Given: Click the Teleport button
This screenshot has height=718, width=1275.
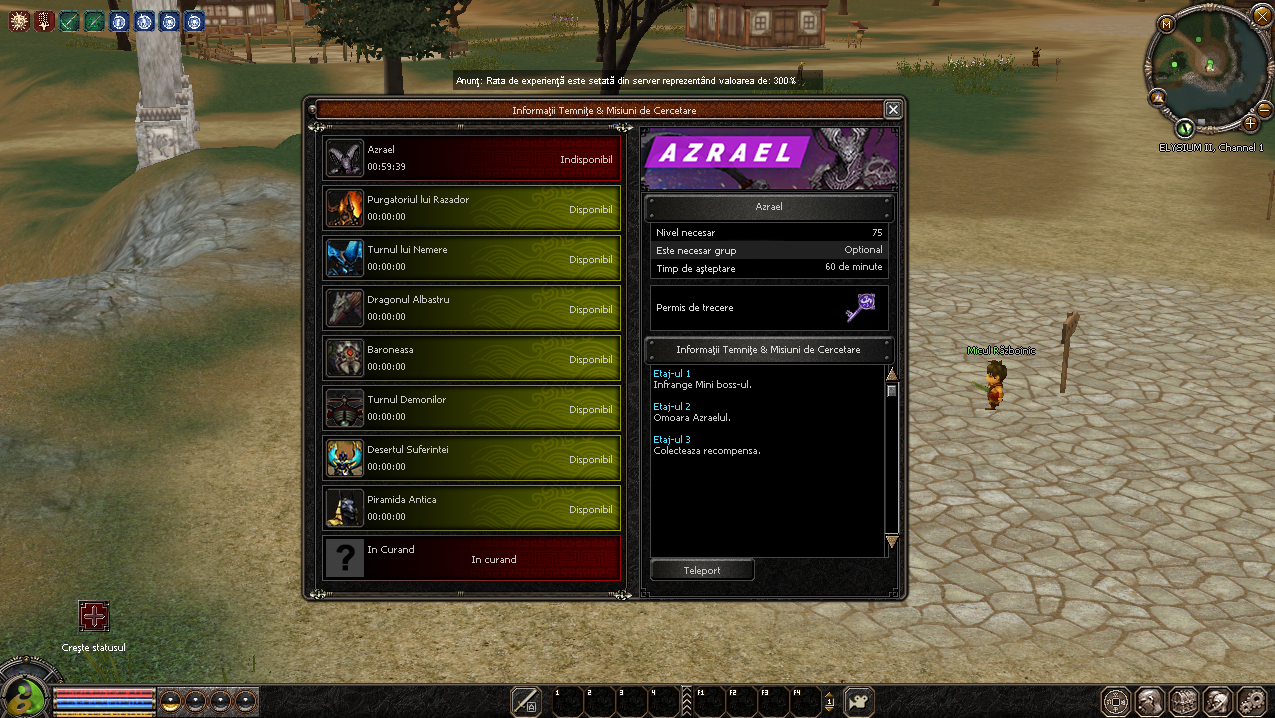Looking at the screenshot, I should [702, 570].
